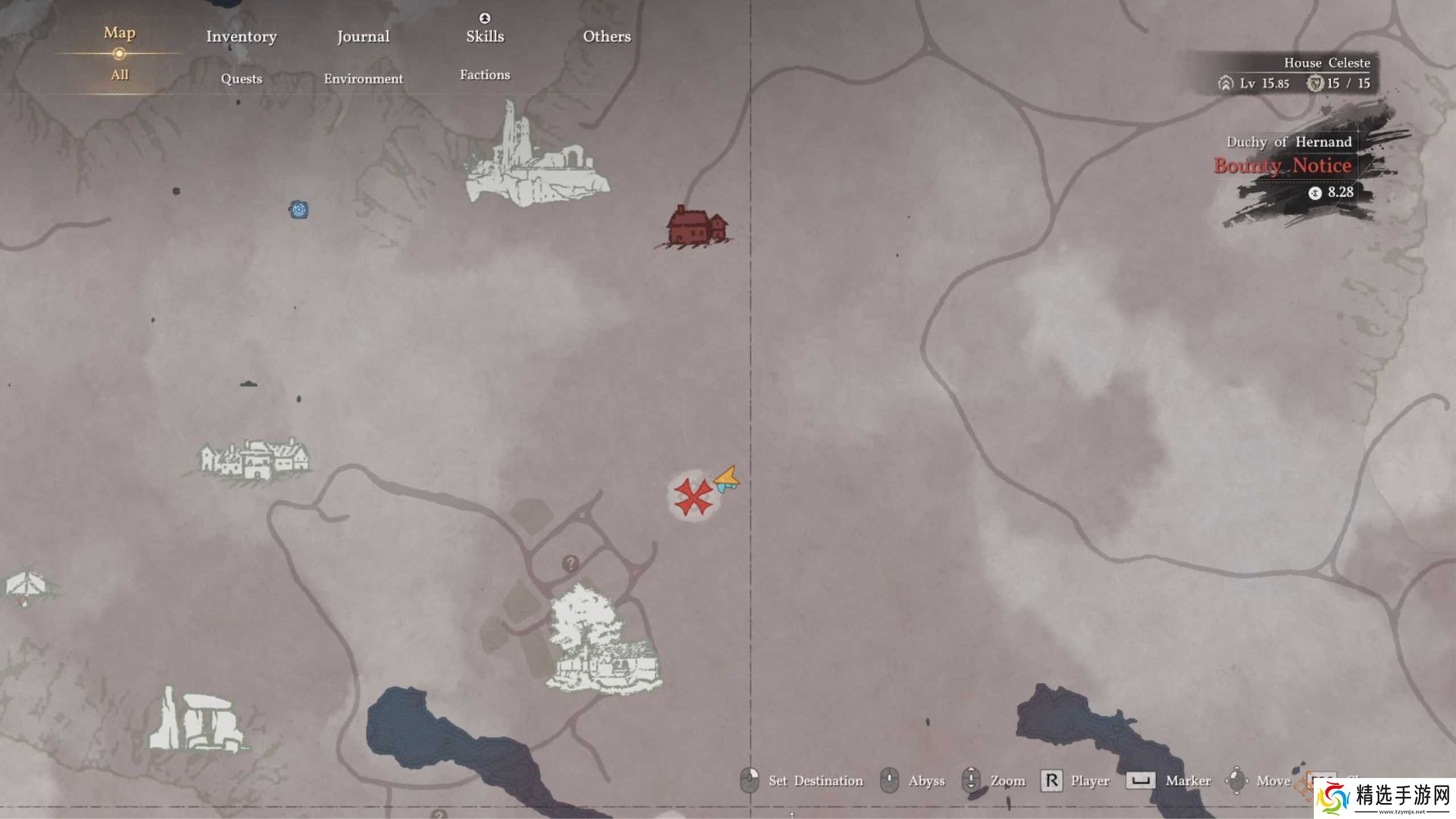The height and width of the screenshot is (819, 1456).
Task: Open the Bounty Notice panel
Action: [1283, 166]
